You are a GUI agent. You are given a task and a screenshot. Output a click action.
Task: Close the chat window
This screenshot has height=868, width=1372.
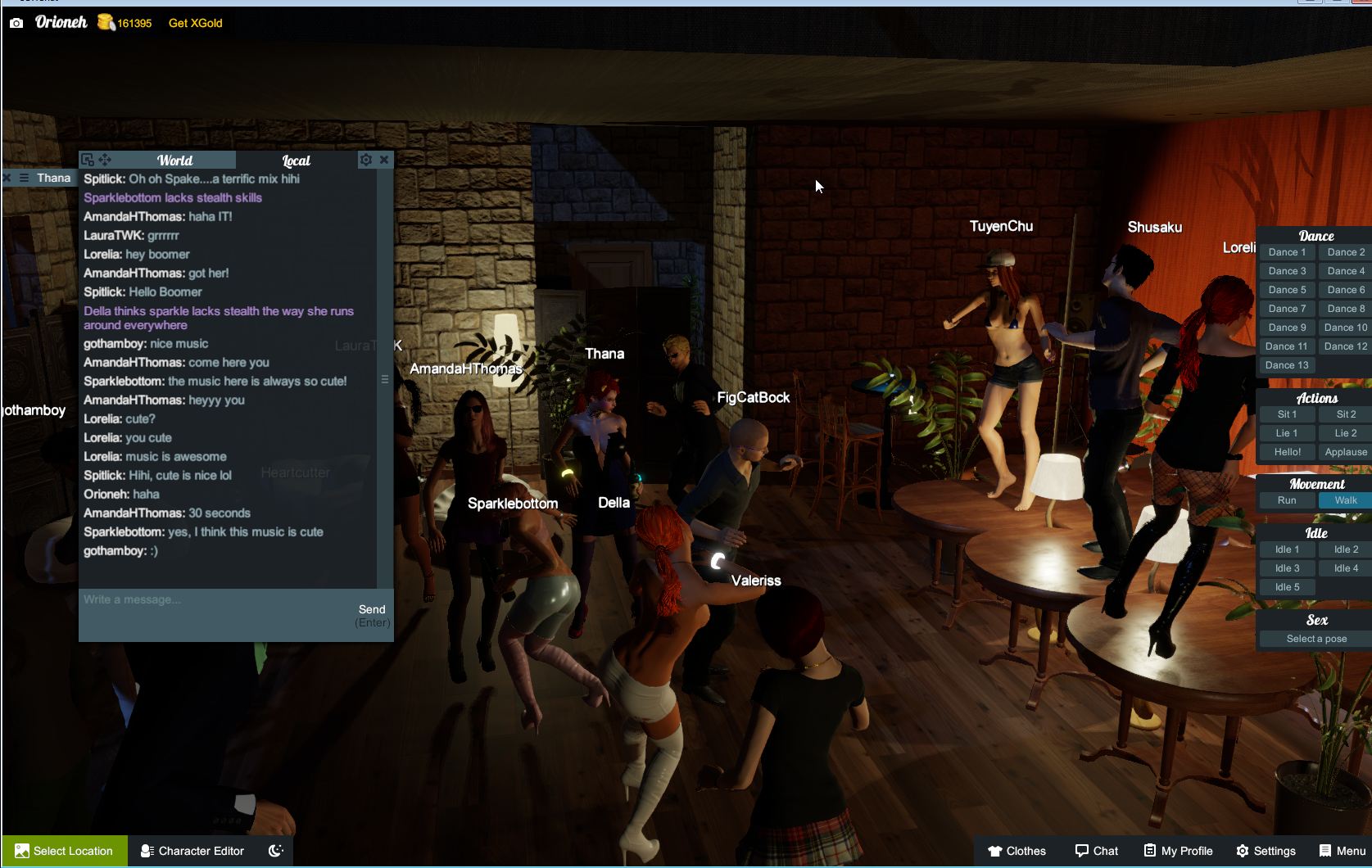click(383, 160)
